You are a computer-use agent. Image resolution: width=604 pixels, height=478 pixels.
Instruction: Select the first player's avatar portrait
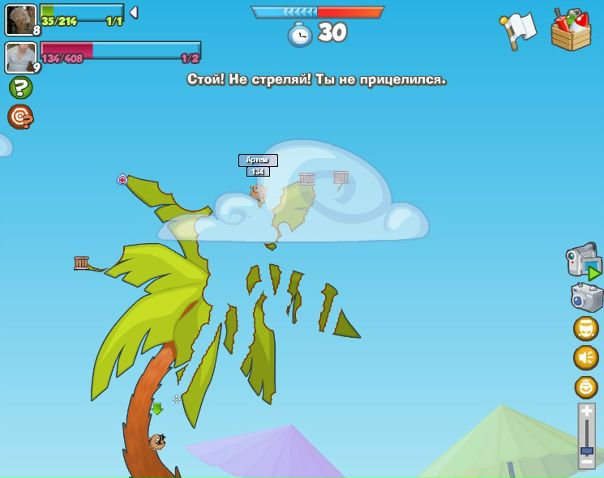click(20, 19)
